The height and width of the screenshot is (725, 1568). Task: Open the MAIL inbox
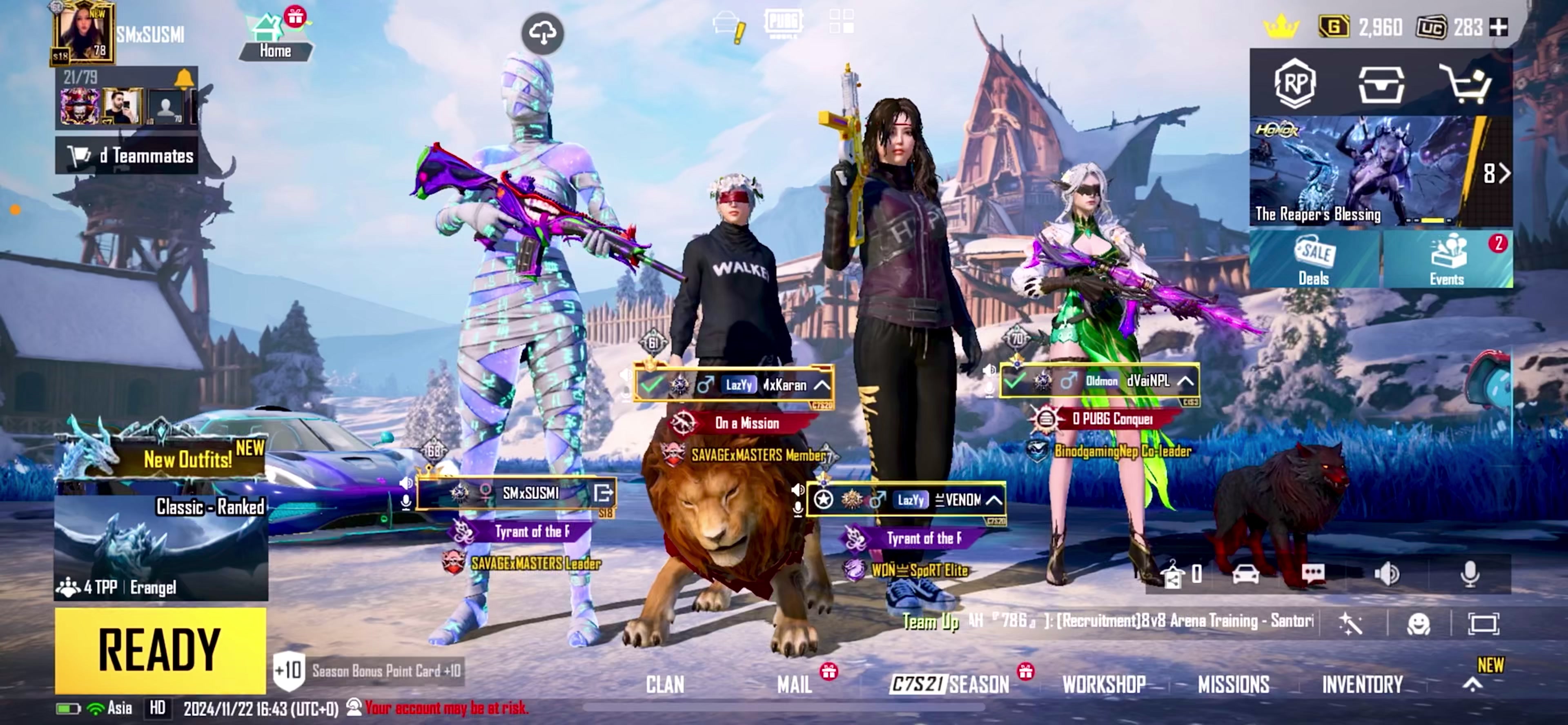(794, 685)
